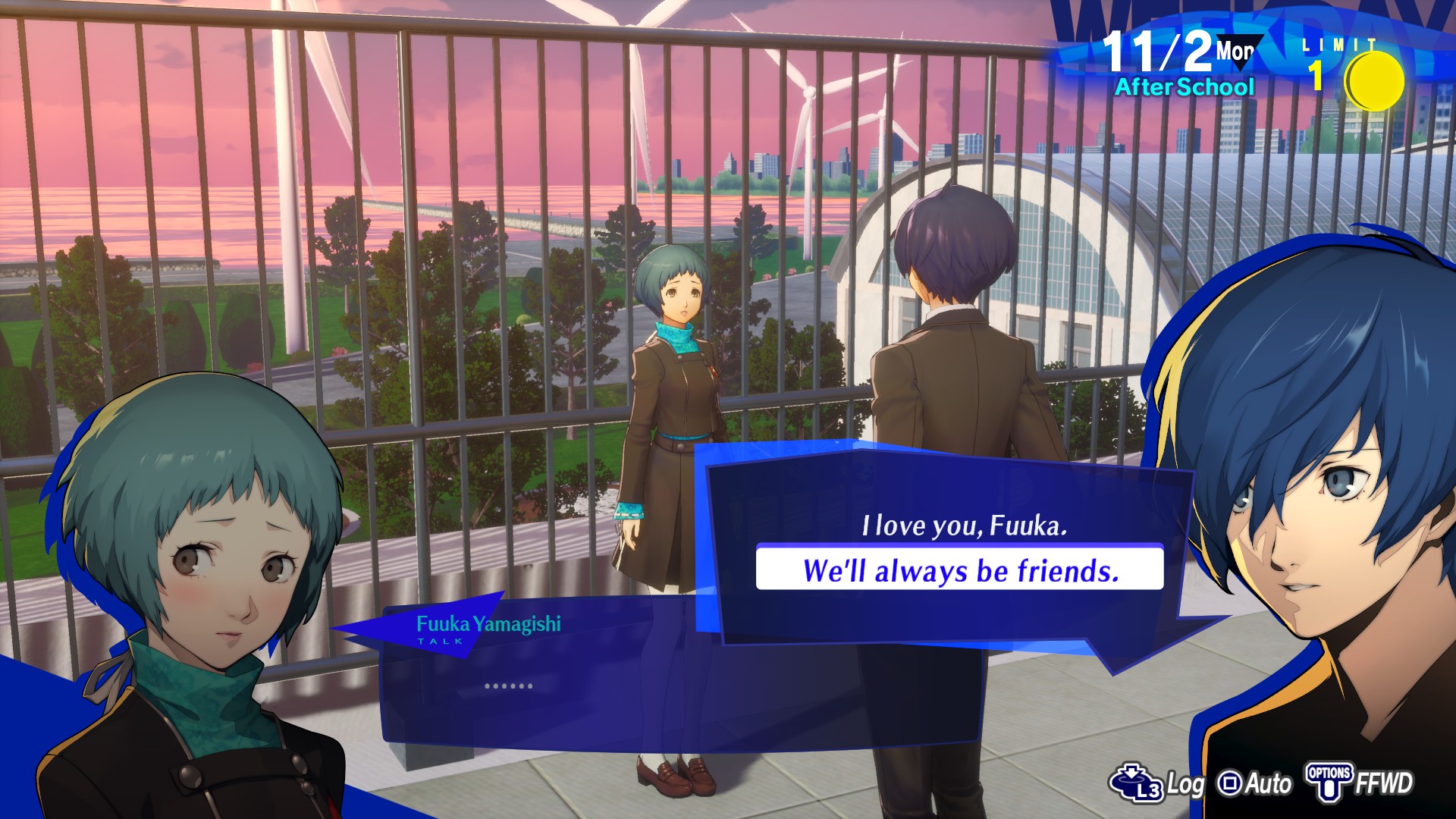Open the dialogue Log
Viewport: 1456px width, 819px height.
(x=1157, y=783)
